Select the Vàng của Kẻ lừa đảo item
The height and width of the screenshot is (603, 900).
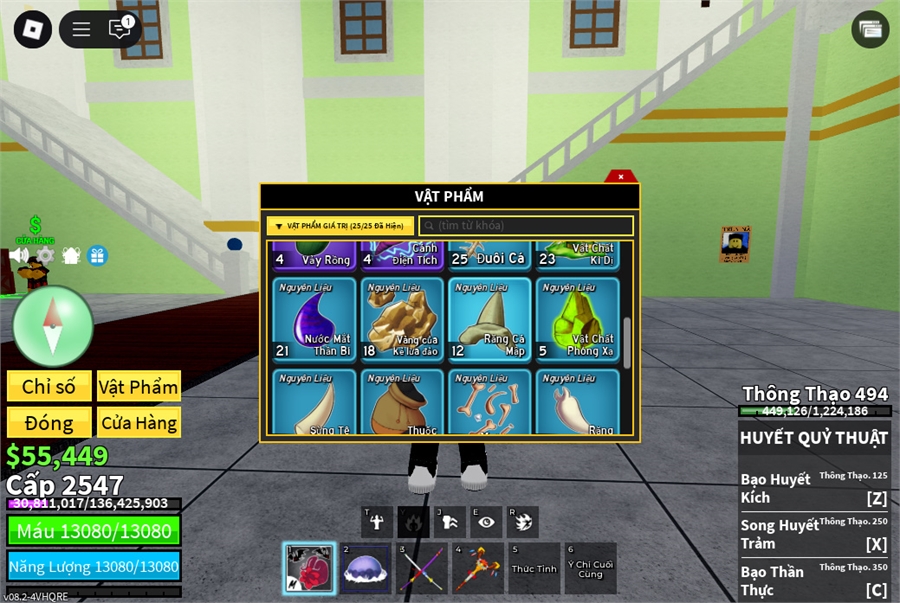pyautogui.click(x=402, y=318)
